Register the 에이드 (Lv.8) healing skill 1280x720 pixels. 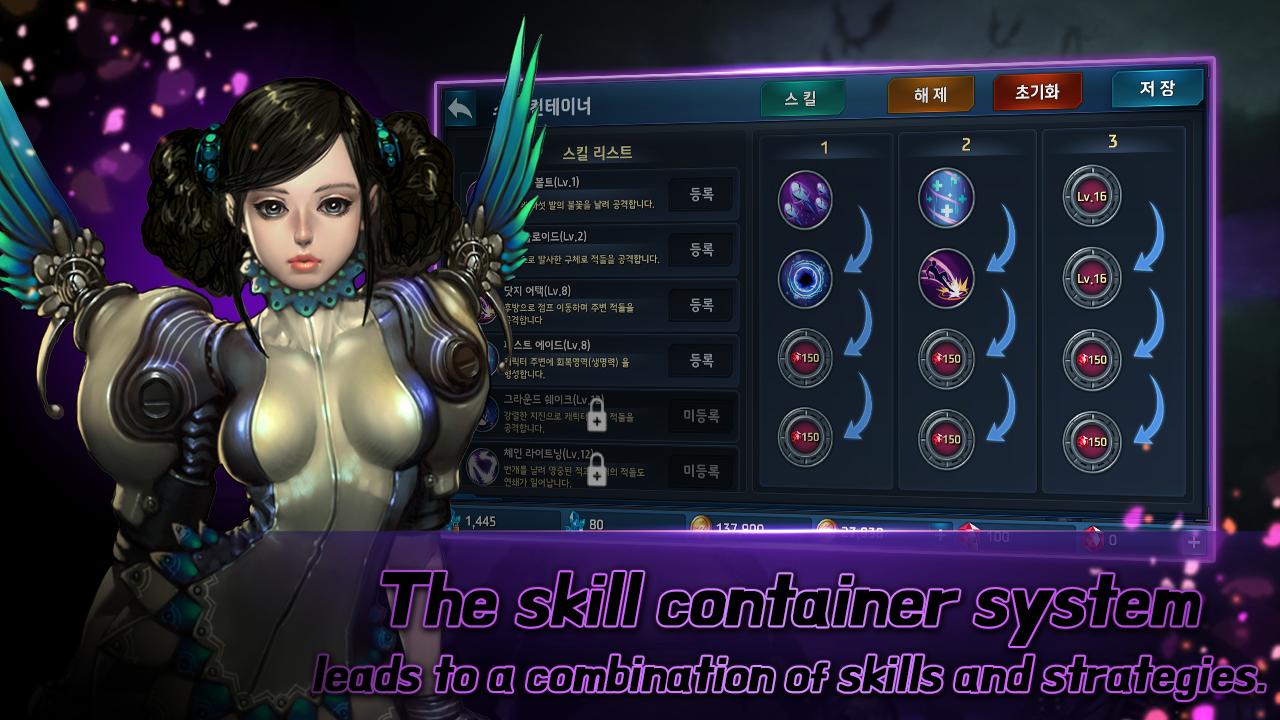tap(701, 359)
